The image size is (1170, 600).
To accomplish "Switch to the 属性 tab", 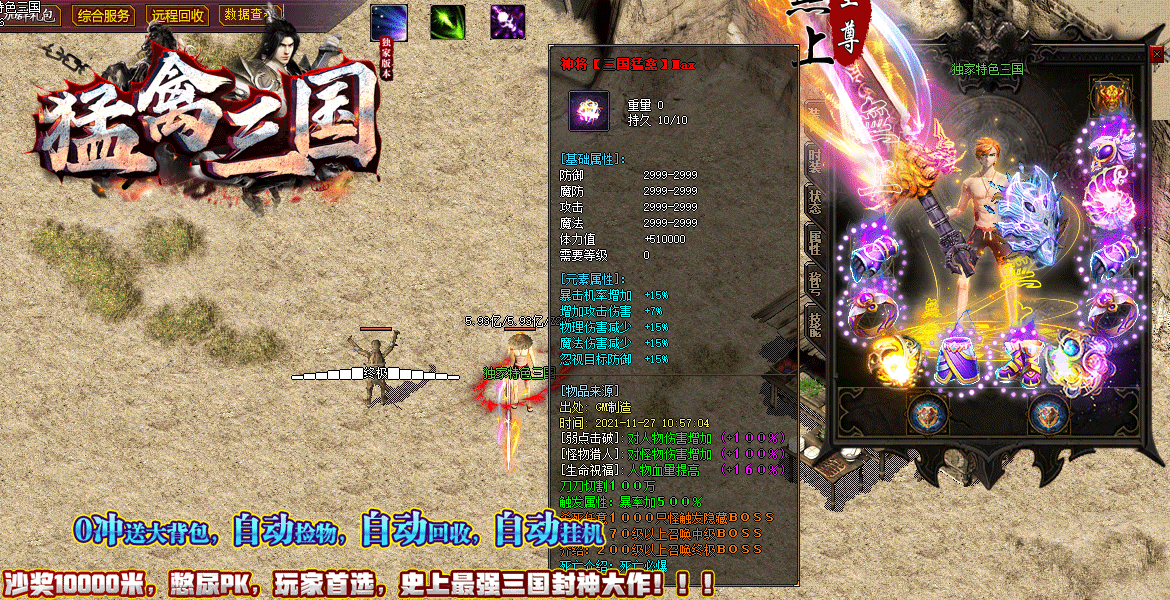I will click(815, 238).
